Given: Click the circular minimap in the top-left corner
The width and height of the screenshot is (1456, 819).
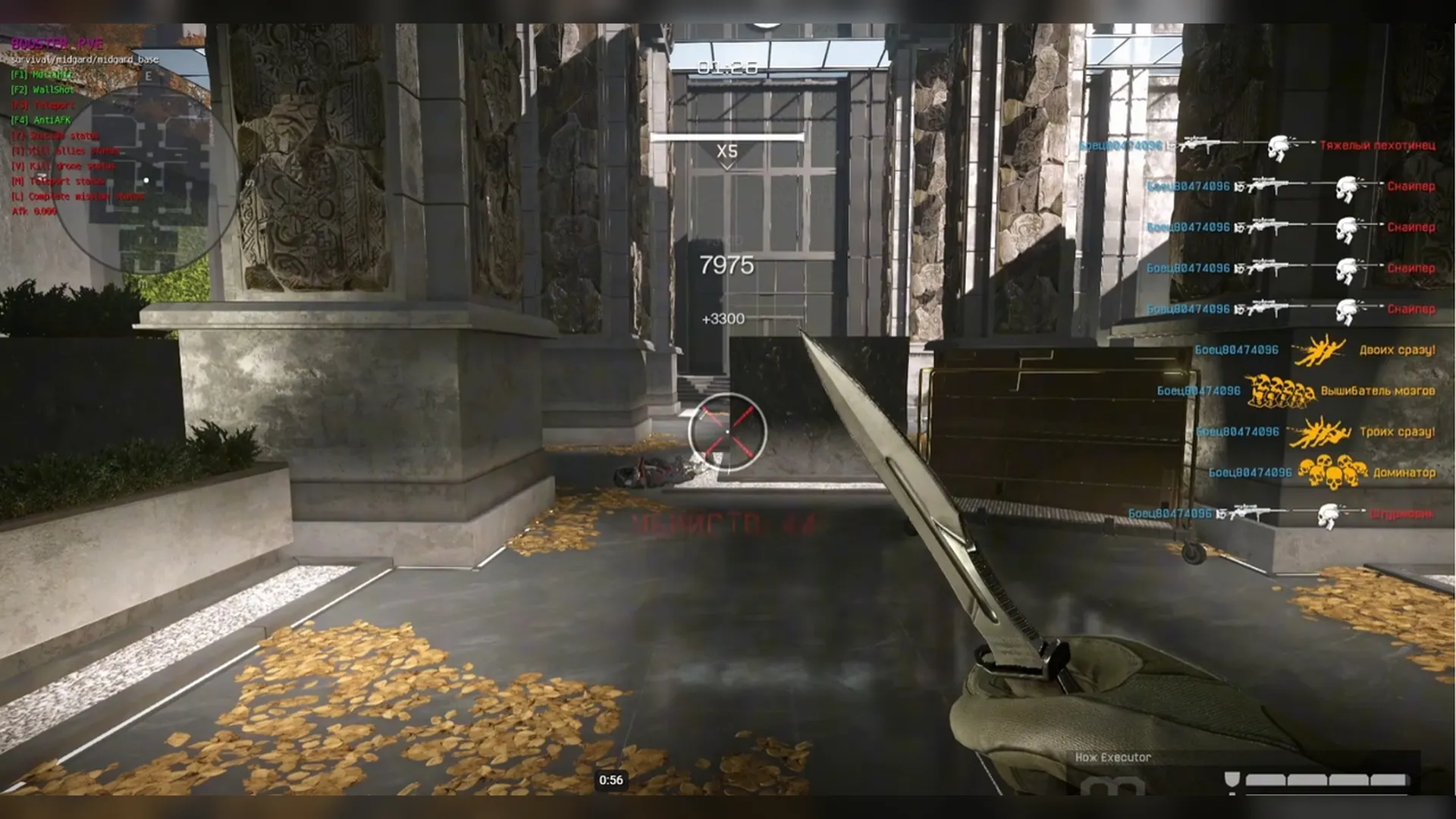Looking at the screenshot, I should 148,180.
